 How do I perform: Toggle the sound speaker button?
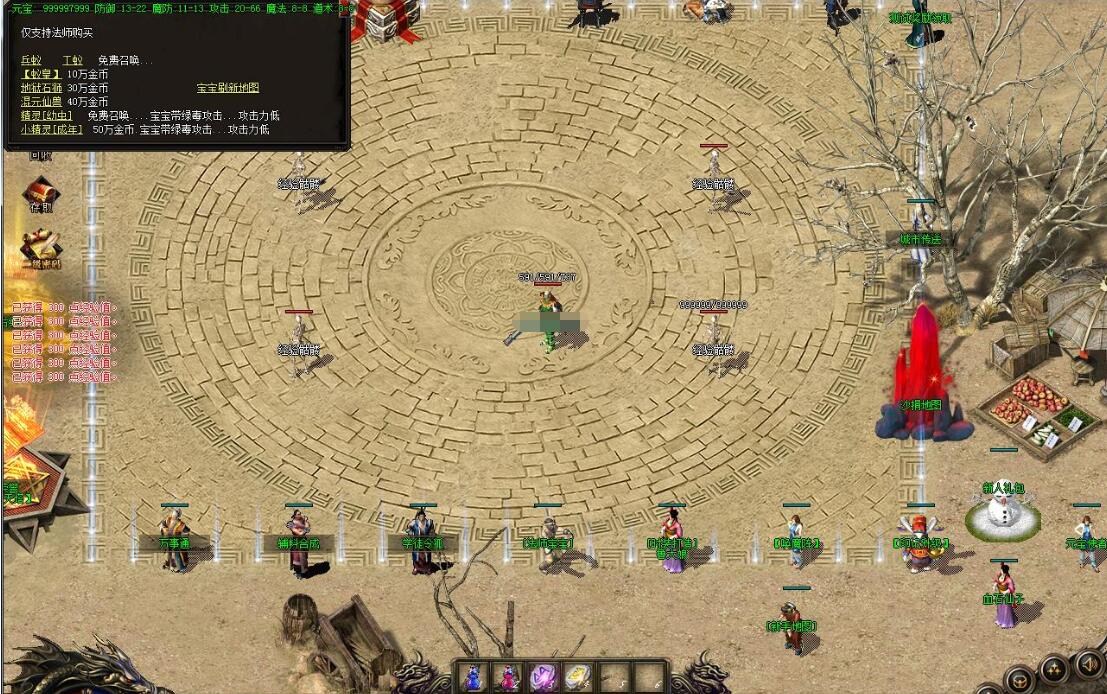pyautogui.click(x=1086, y=664)
